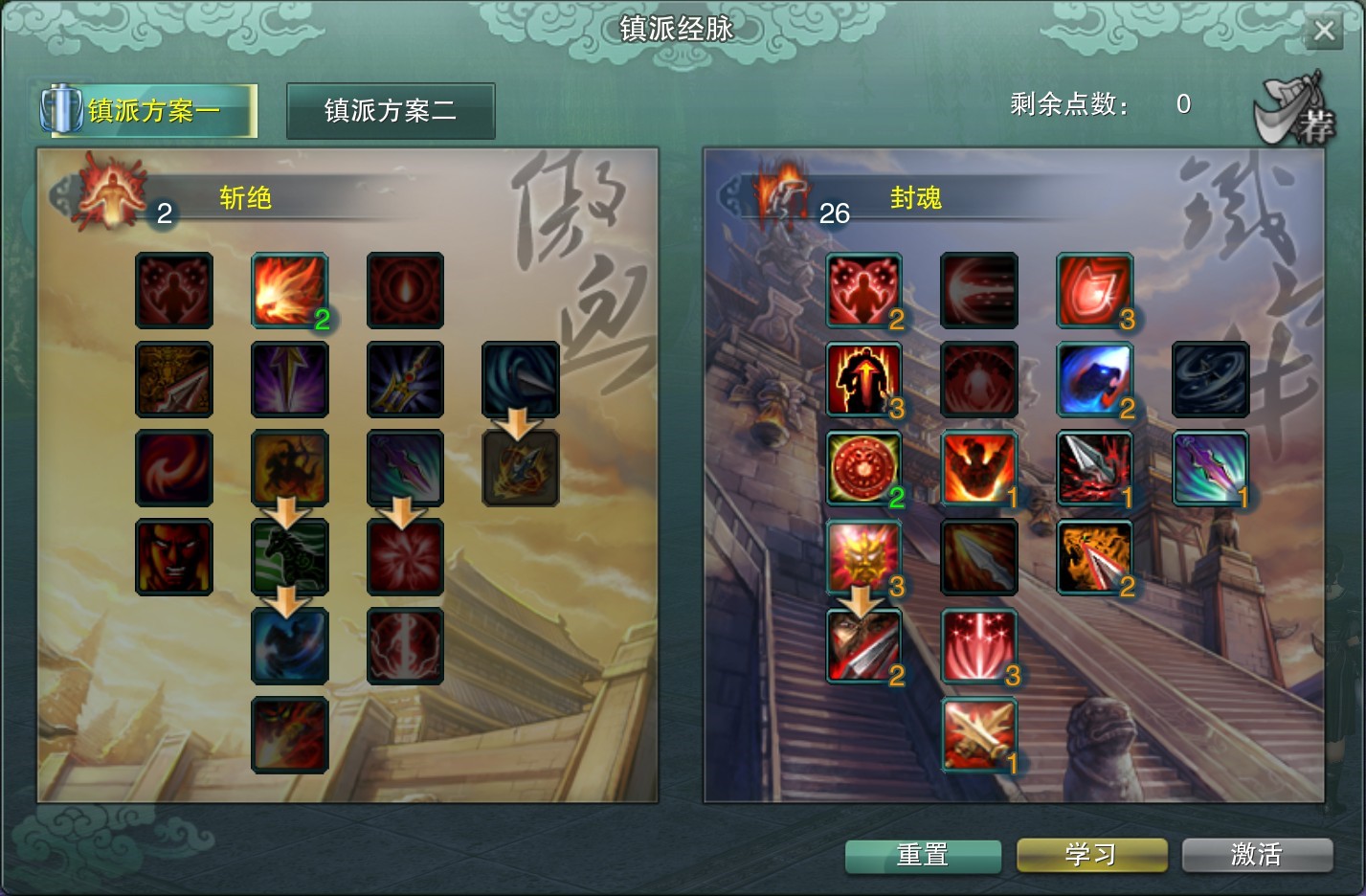
Task: Click the 学习 learn button
Action: [1090, 856]
